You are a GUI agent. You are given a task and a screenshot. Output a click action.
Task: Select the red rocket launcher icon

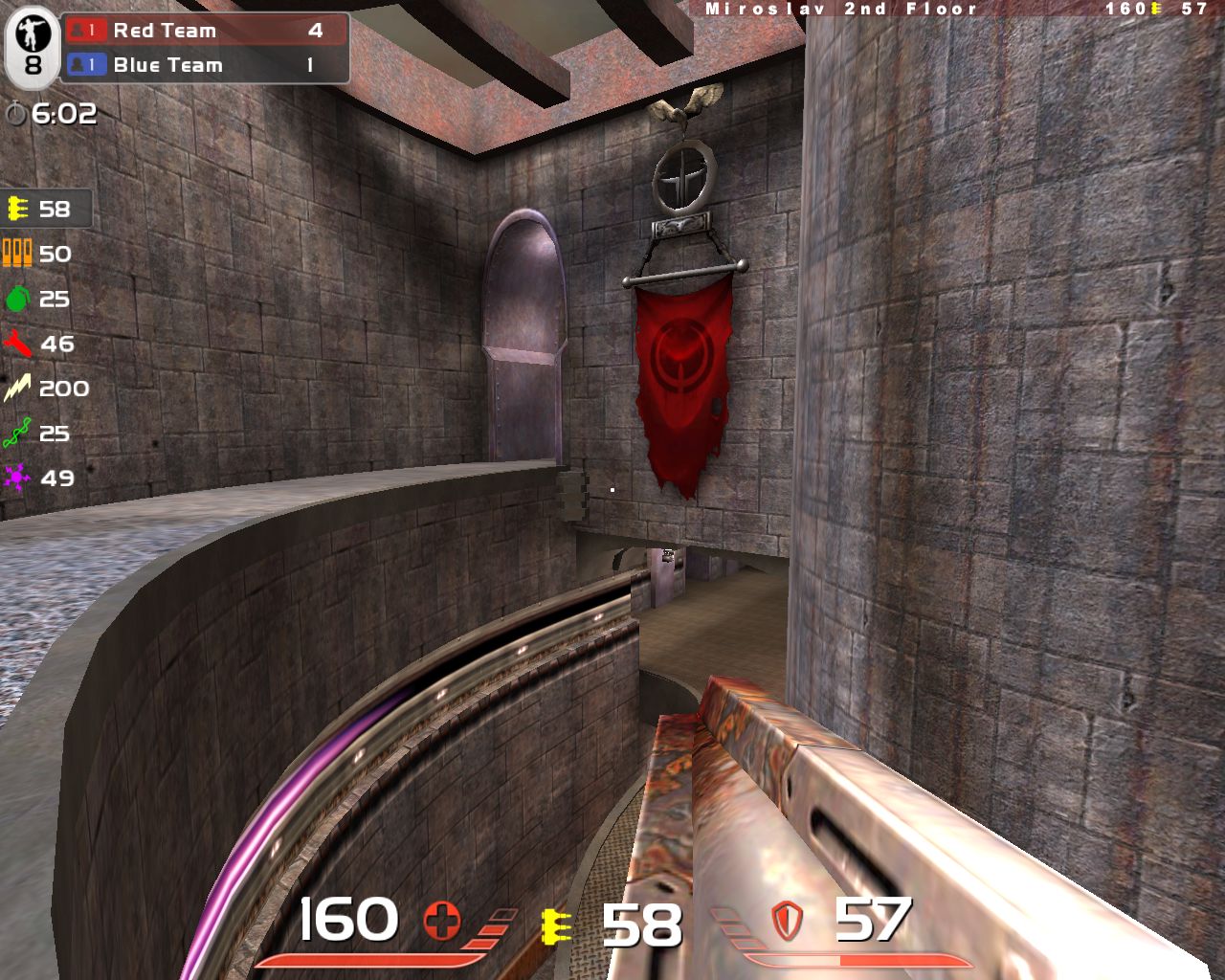[x=17, y=344]
